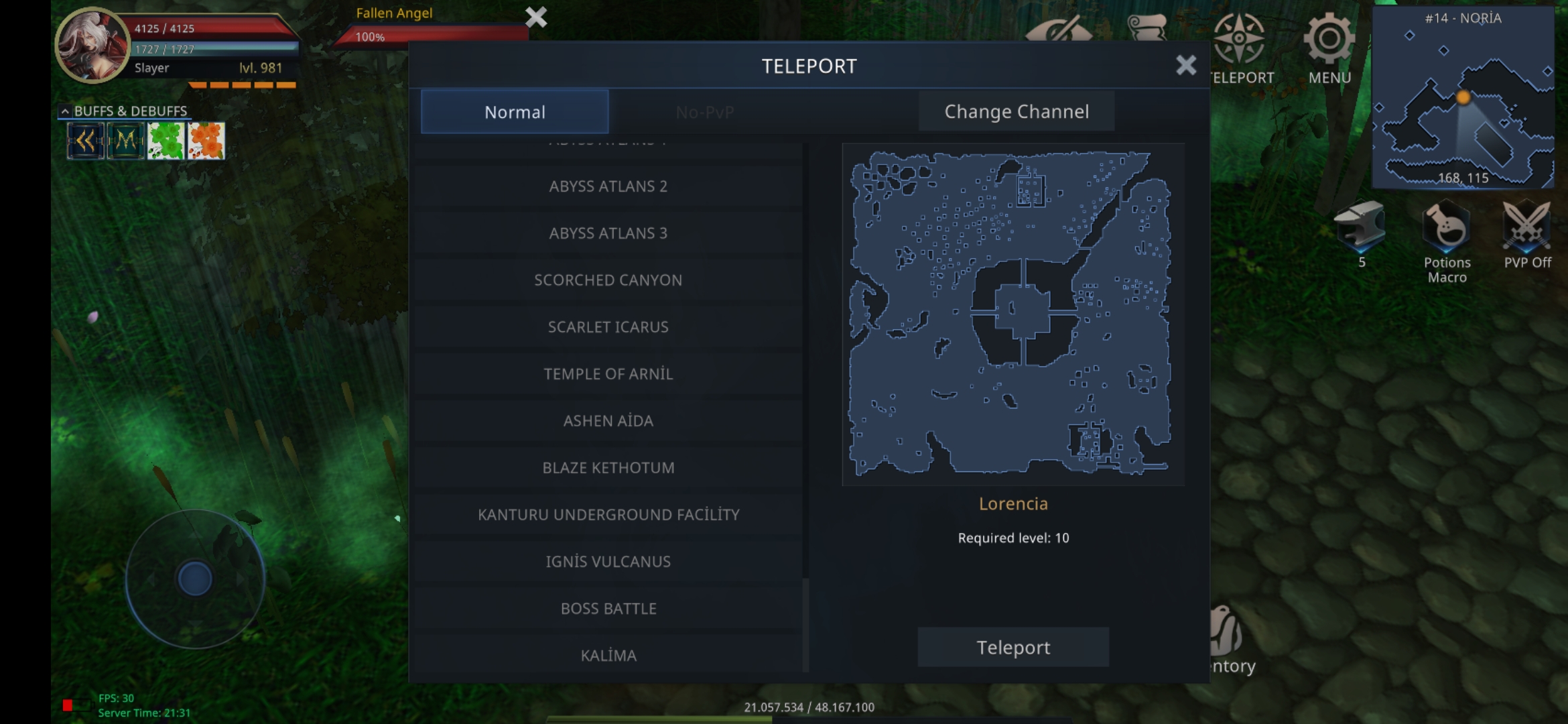Select Abyss Atlans 2 destination
This screenshot has height=724, width=1568.
click(x=608, y=186)
